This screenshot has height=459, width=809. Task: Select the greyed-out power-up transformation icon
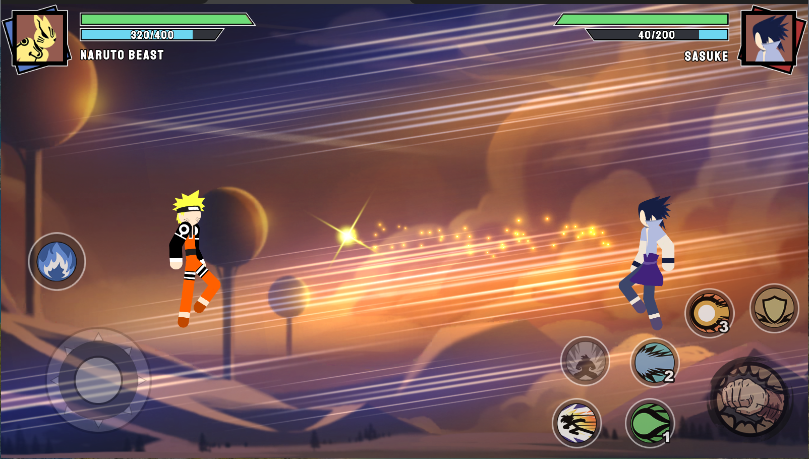click(585, 361)
